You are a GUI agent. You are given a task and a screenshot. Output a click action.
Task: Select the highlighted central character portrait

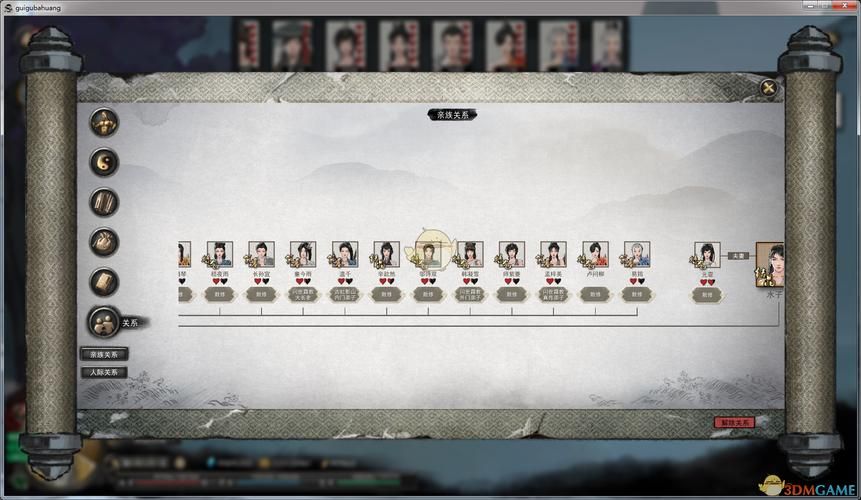[428, 253]
